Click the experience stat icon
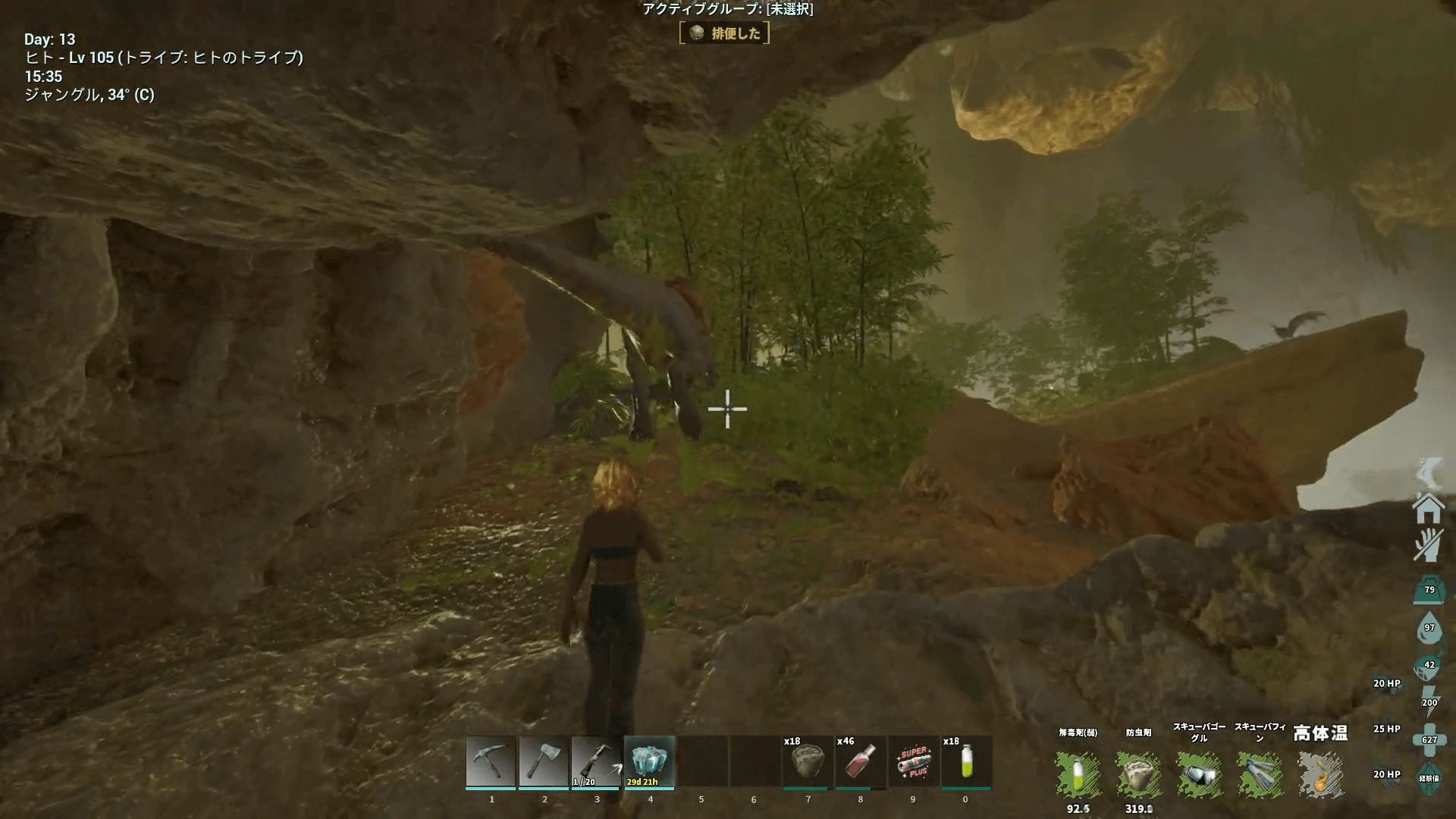The image size is (1456, 819). coord(1429,778)
